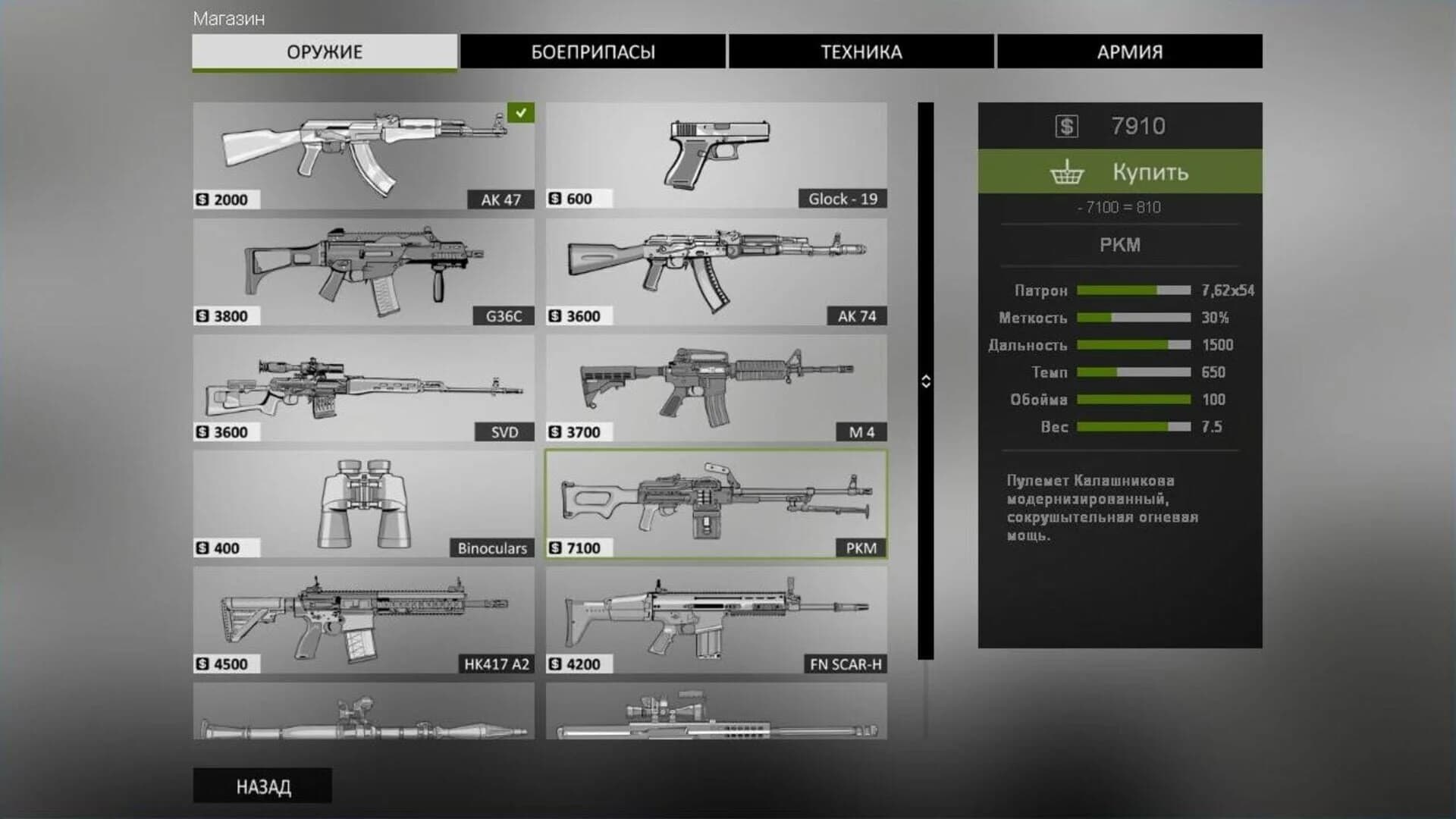Switch to the БОЕПРИПАСЫ tab
This screenshot has height=819, width=1456.
coord(593,52)
